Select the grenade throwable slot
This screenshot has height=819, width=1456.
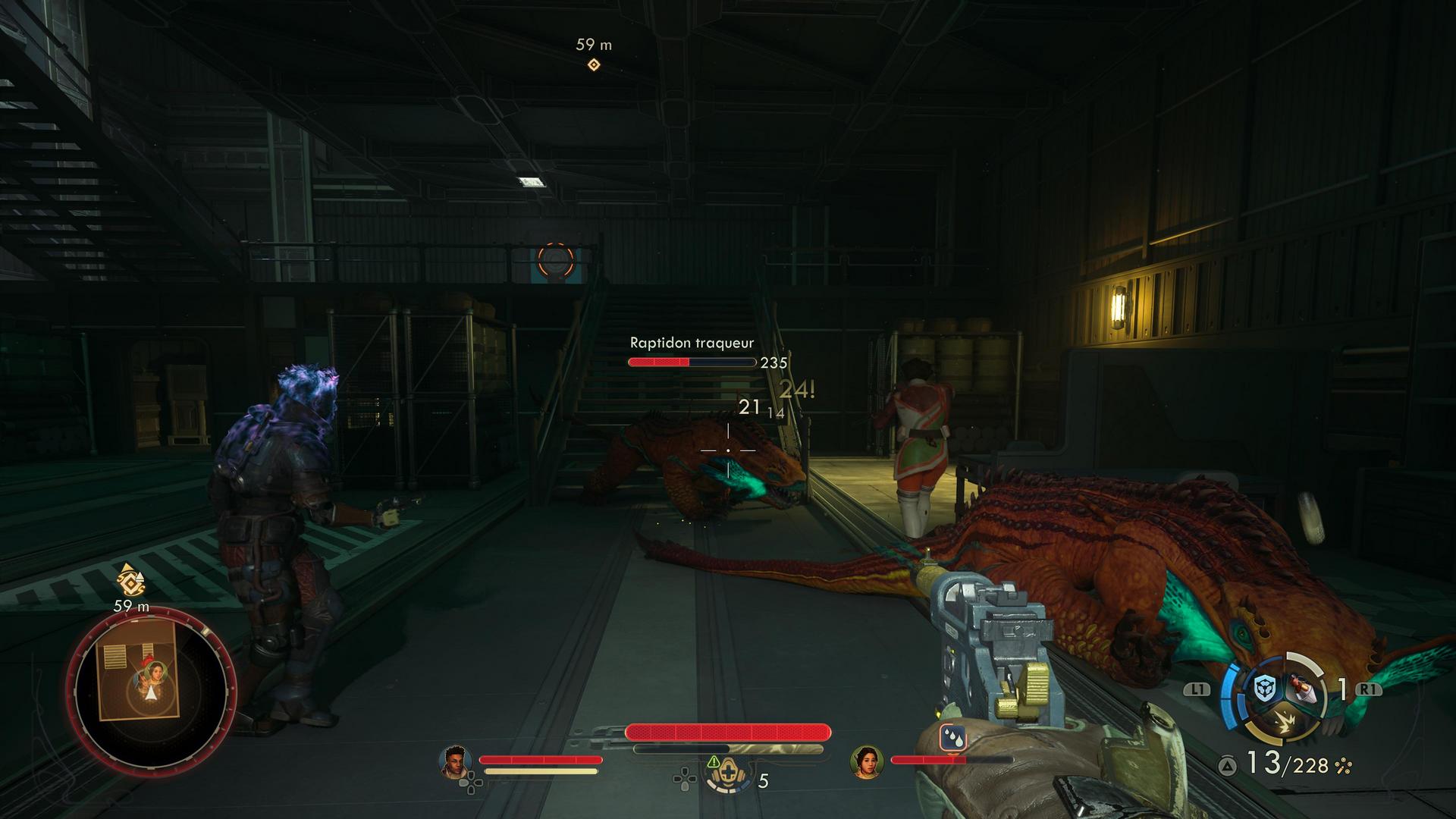pos(1303,689)
